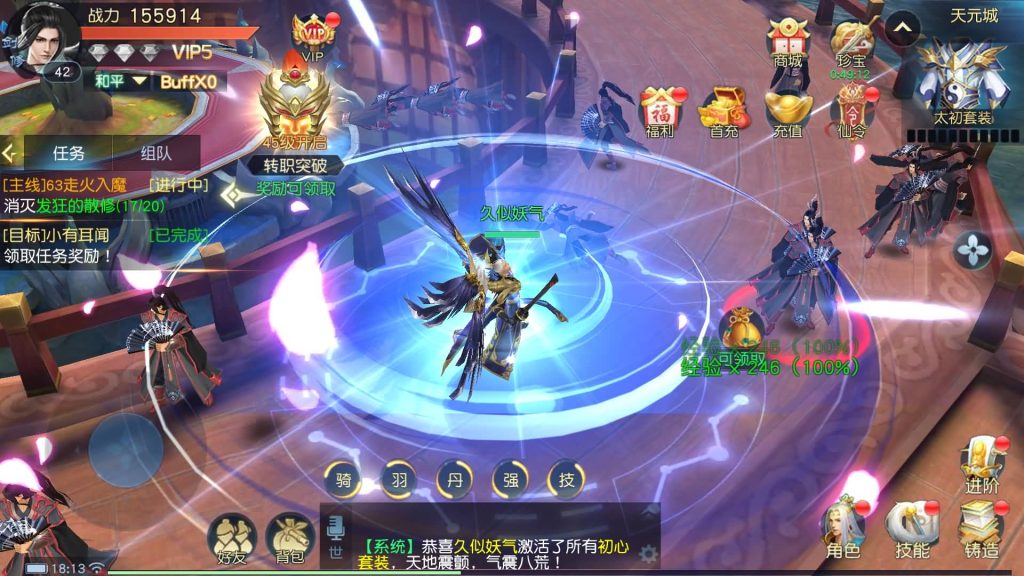Open the 充值 recharge gold ingot
This screenshot has width=1024, height=576.
[x=788, y=111]
